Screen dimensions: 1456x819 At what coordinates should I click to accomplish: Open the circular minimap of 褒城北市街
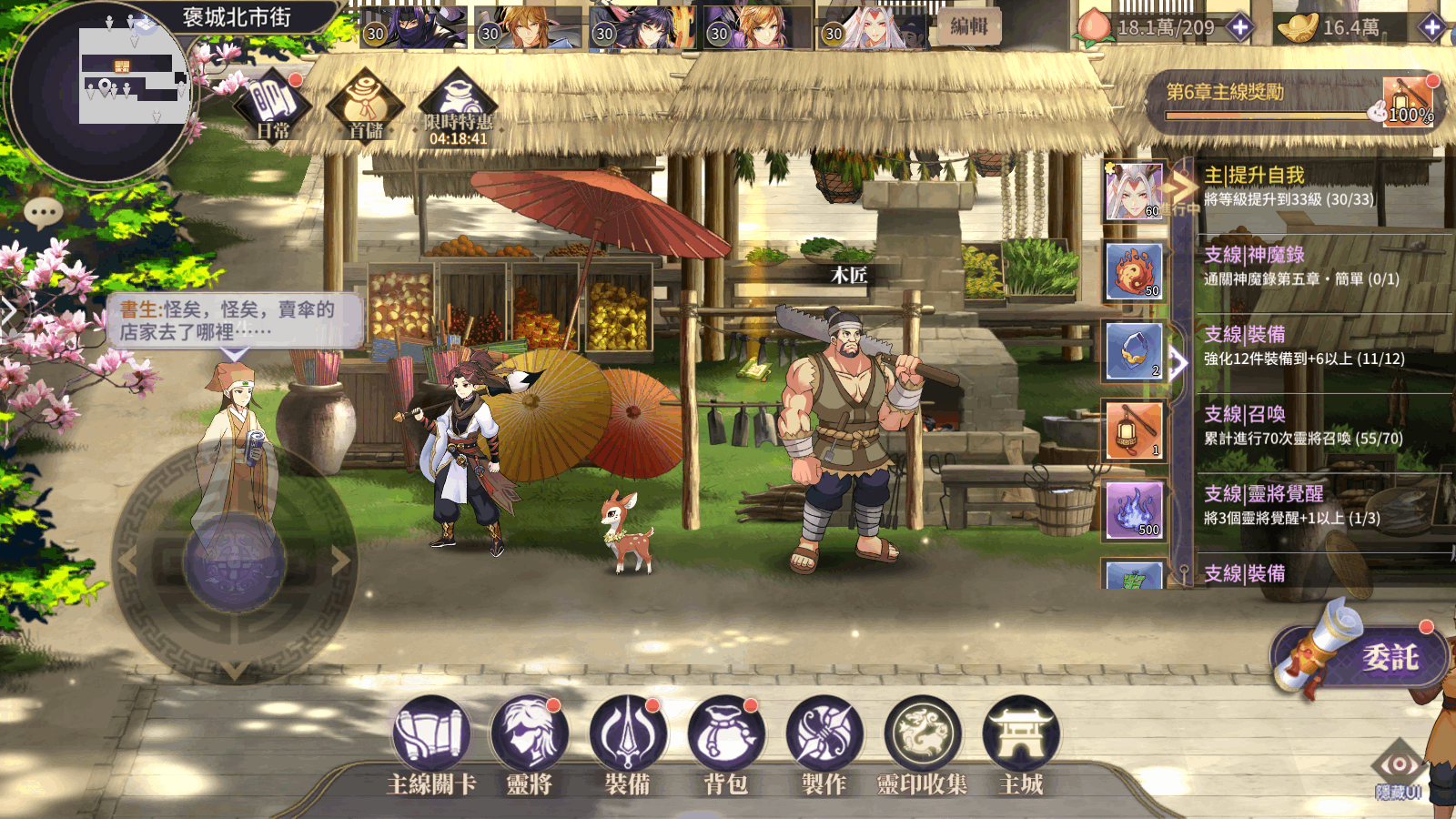point(100,91)
